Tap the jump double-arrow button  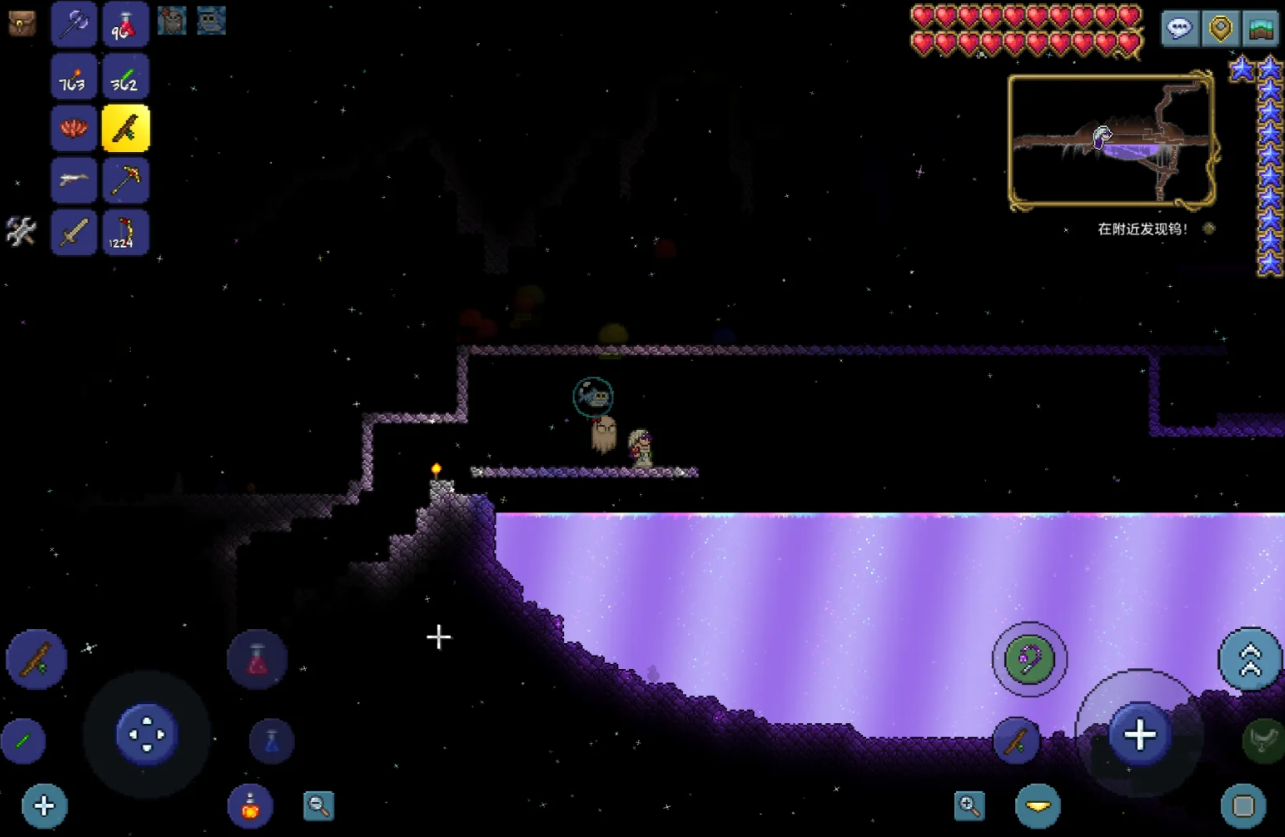point(1250,660)
